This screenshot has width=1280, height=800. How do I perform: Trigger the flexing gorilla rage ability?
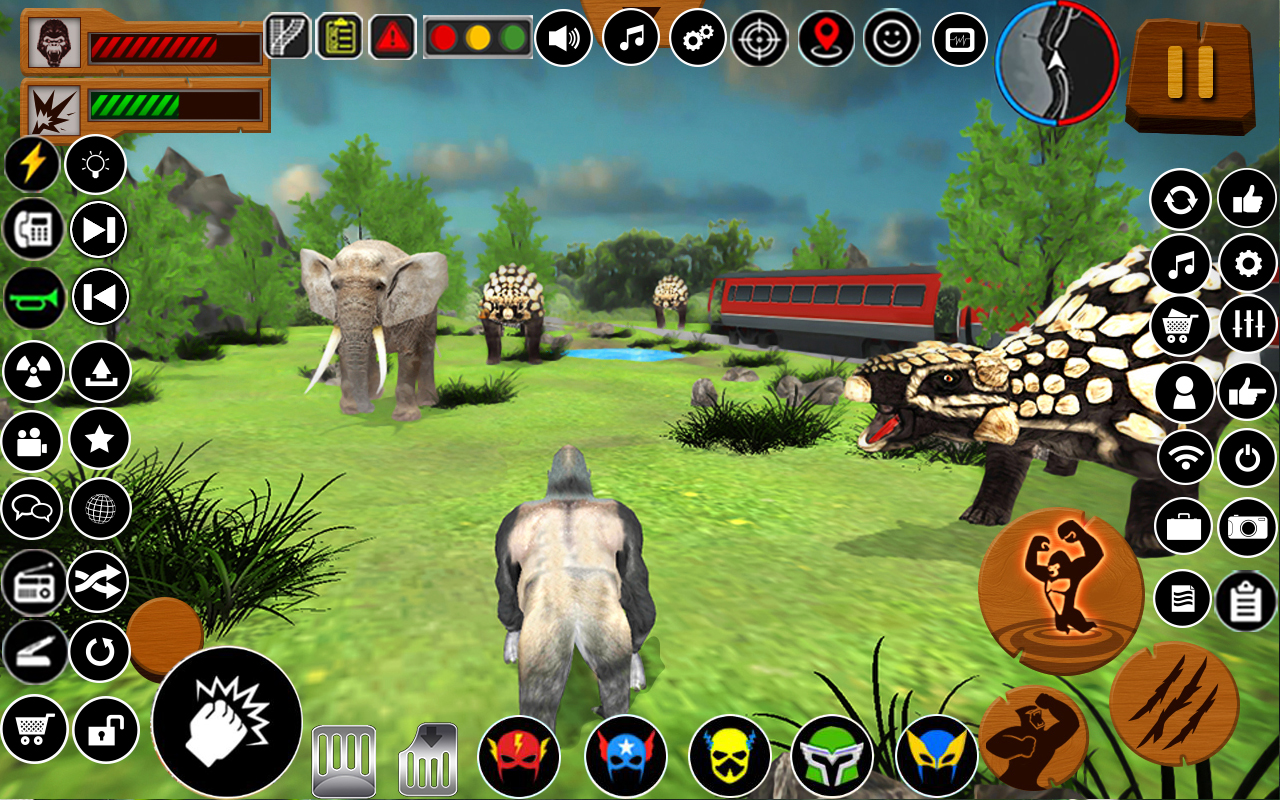click(1061, 591)
